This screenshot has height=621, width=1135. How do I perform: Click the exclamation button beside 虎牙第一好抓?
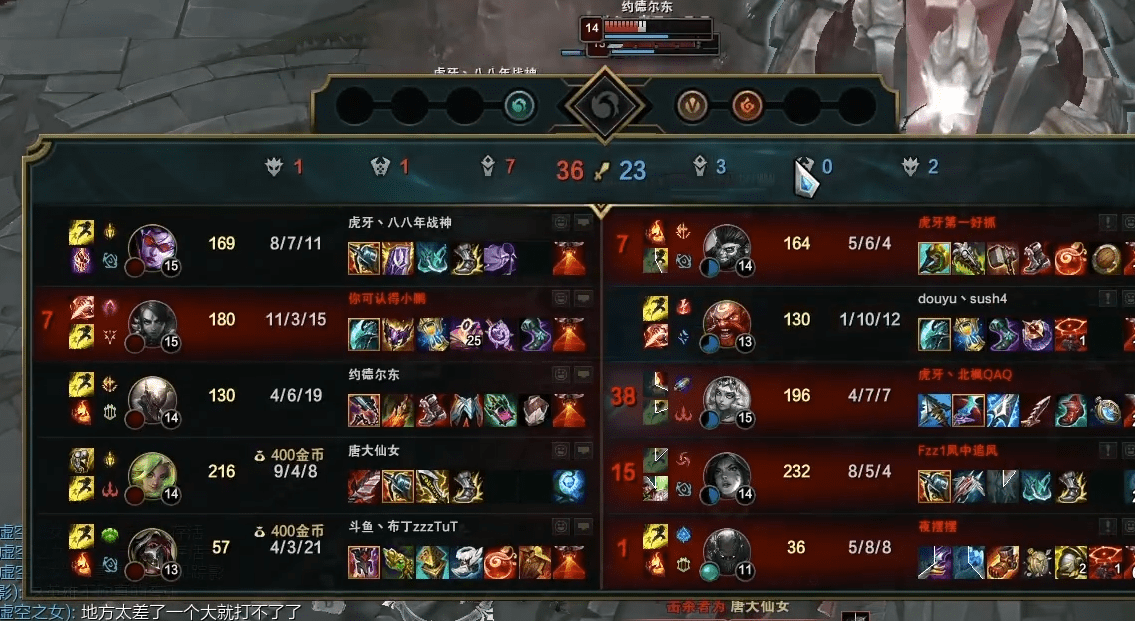pos(1108,222)
